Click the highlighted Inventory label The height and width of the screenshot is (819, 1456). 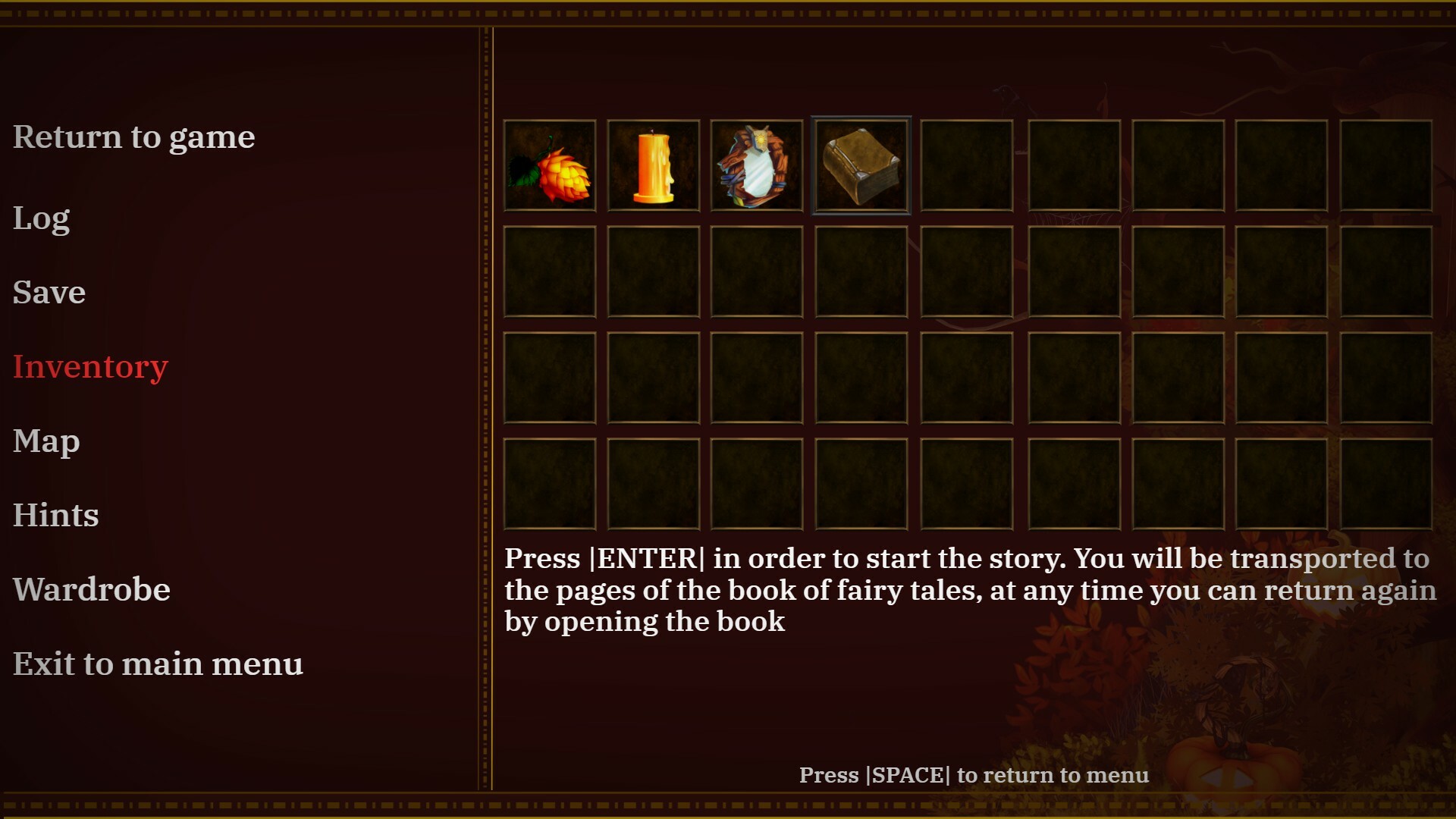(x=90, y=366)
